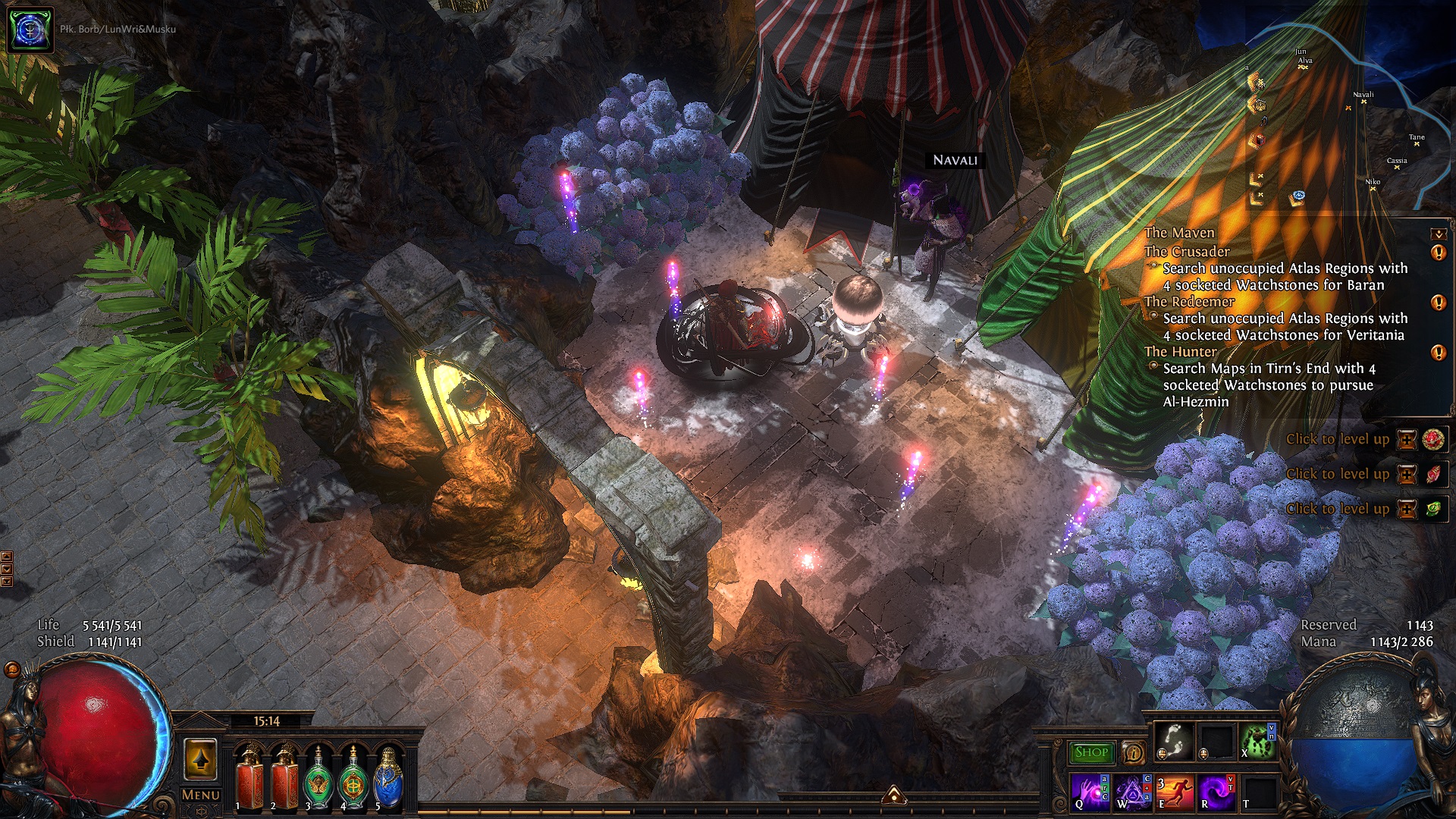Viewport: 1456px width, 819px height.
Task: Level up the green gem
Action: point(1407,509)
